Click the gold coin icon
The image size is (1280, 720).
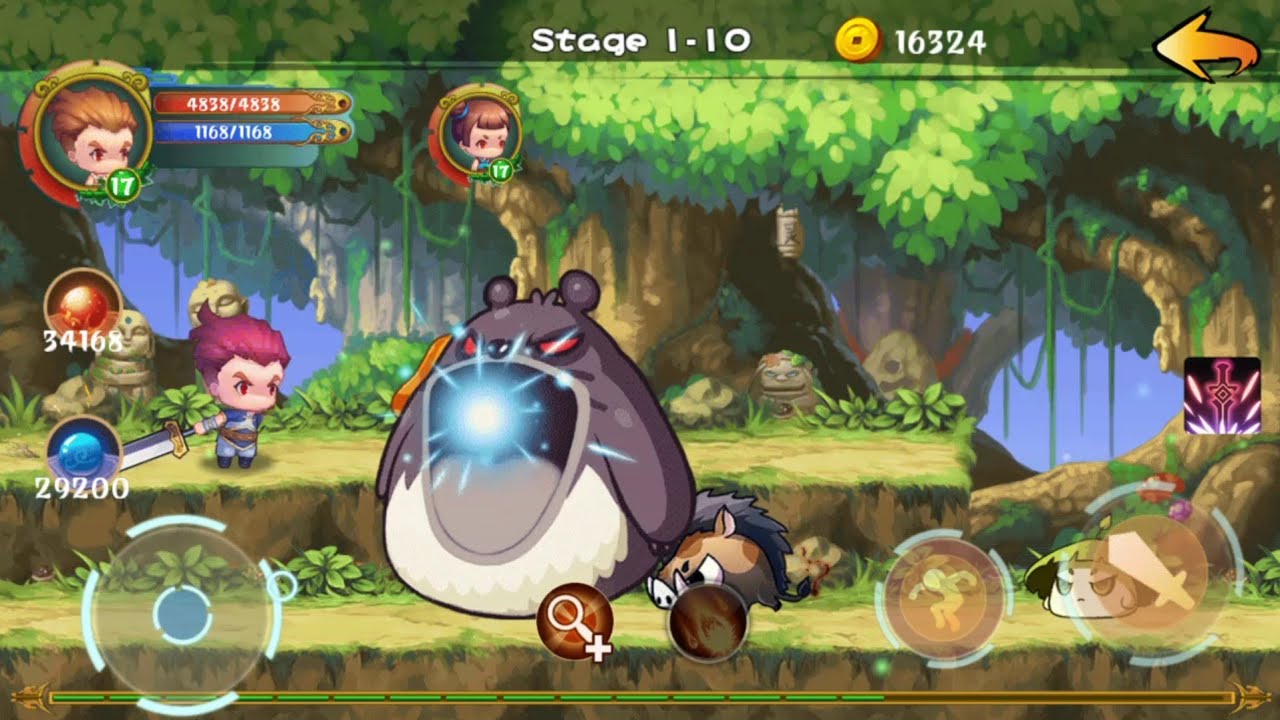point(859,41)
